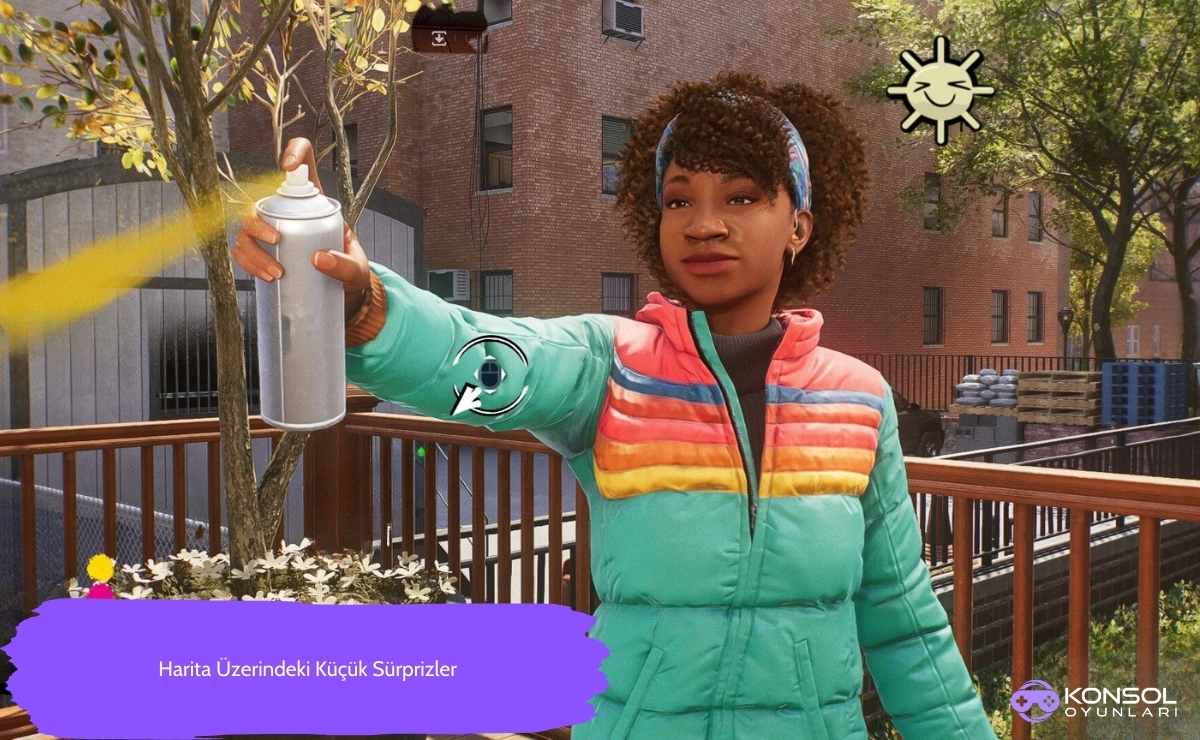1200x740 pixels.
Task: Open the Konsol Oyunları logo link
Action: point(1092,701)
